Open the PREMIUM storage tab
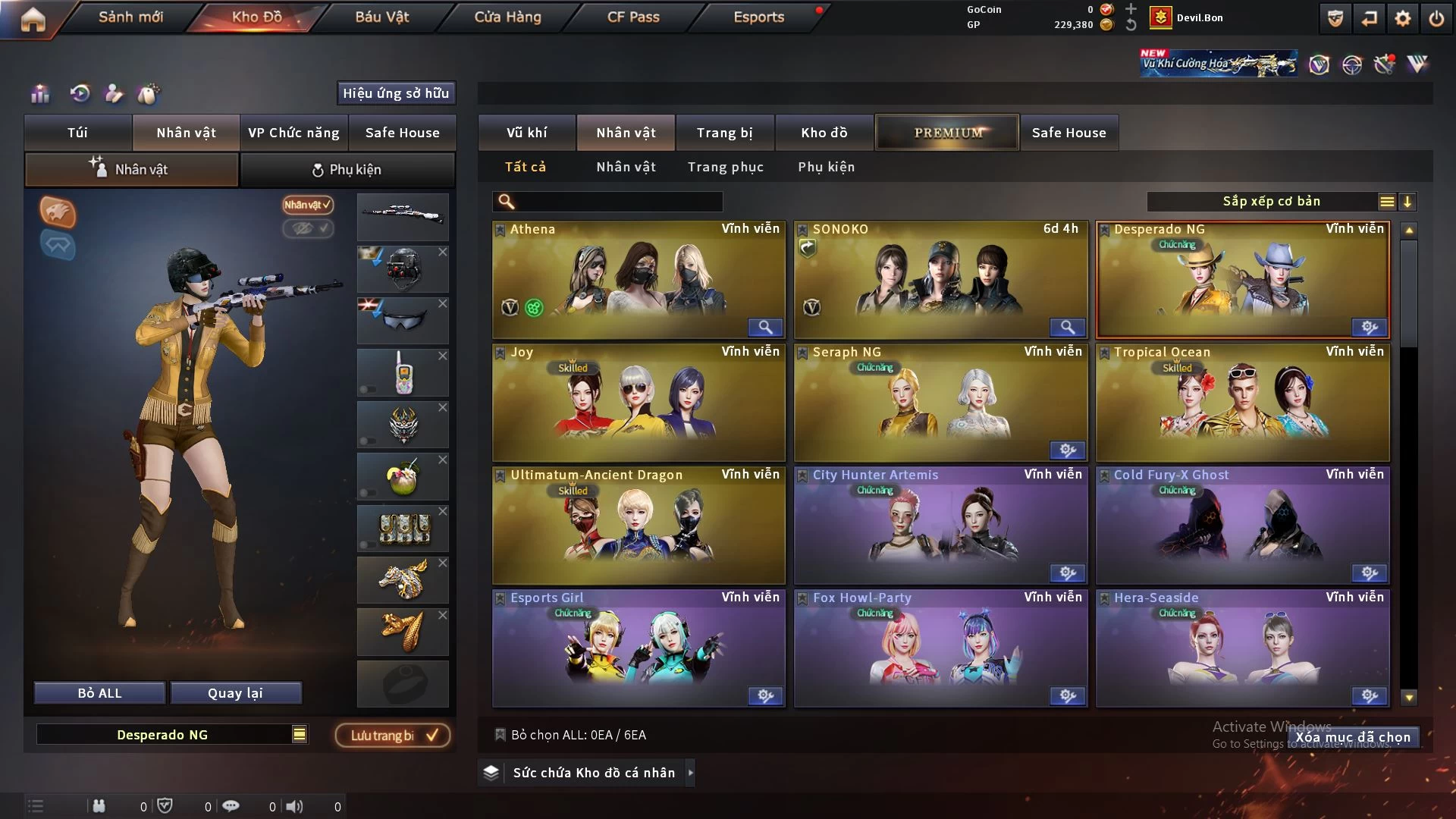The width and height of the screenshot is (1456, 819). [x=948, y=133]
